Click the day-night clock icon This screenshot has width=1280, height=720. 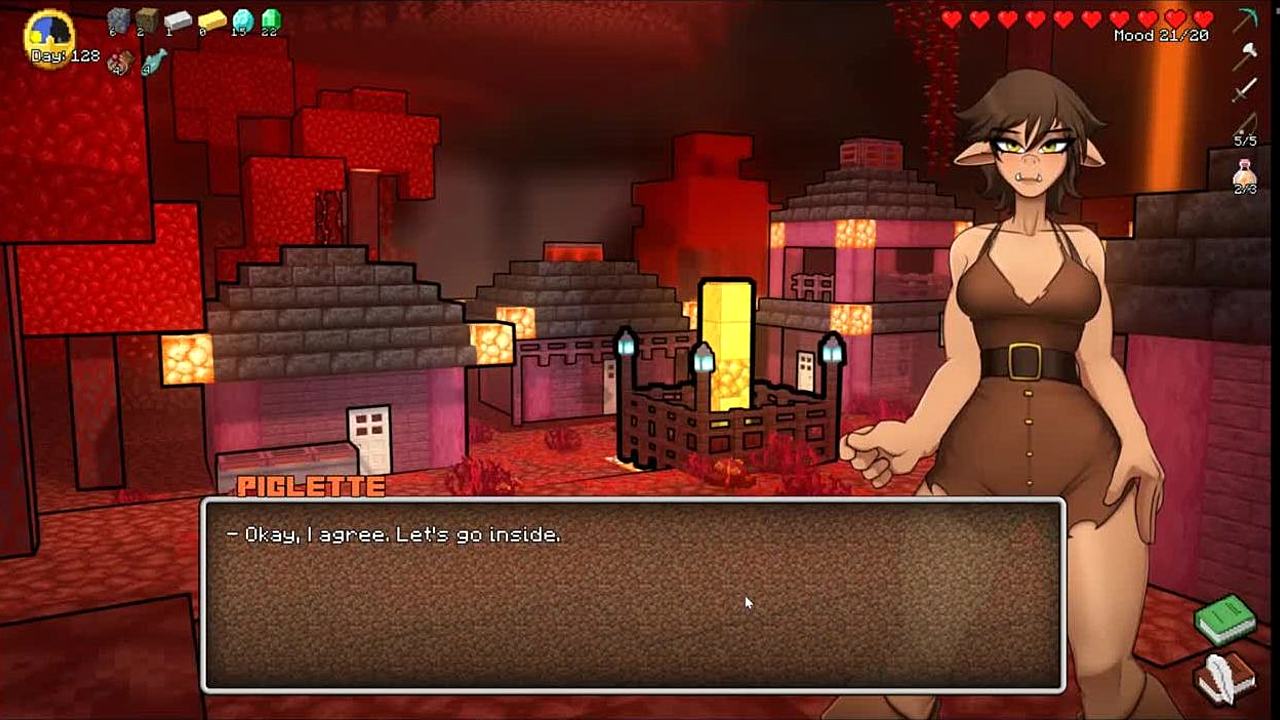pos(50,35)
